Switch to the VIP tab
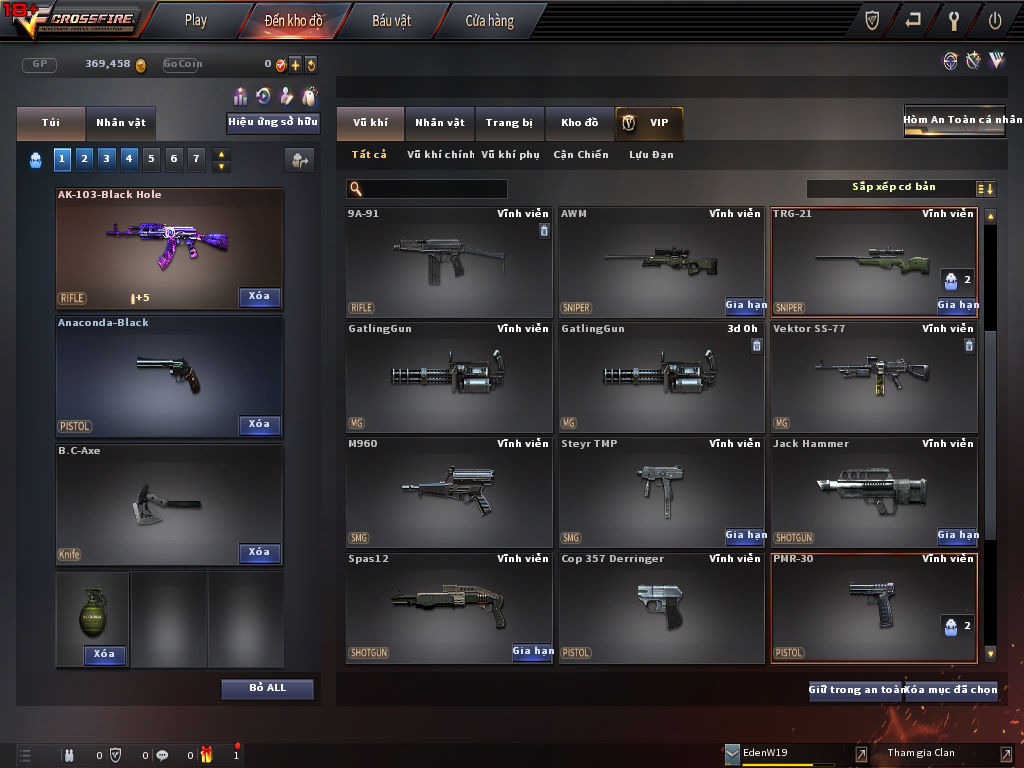This screenshot has width=1024, height=768. point(649,123)
